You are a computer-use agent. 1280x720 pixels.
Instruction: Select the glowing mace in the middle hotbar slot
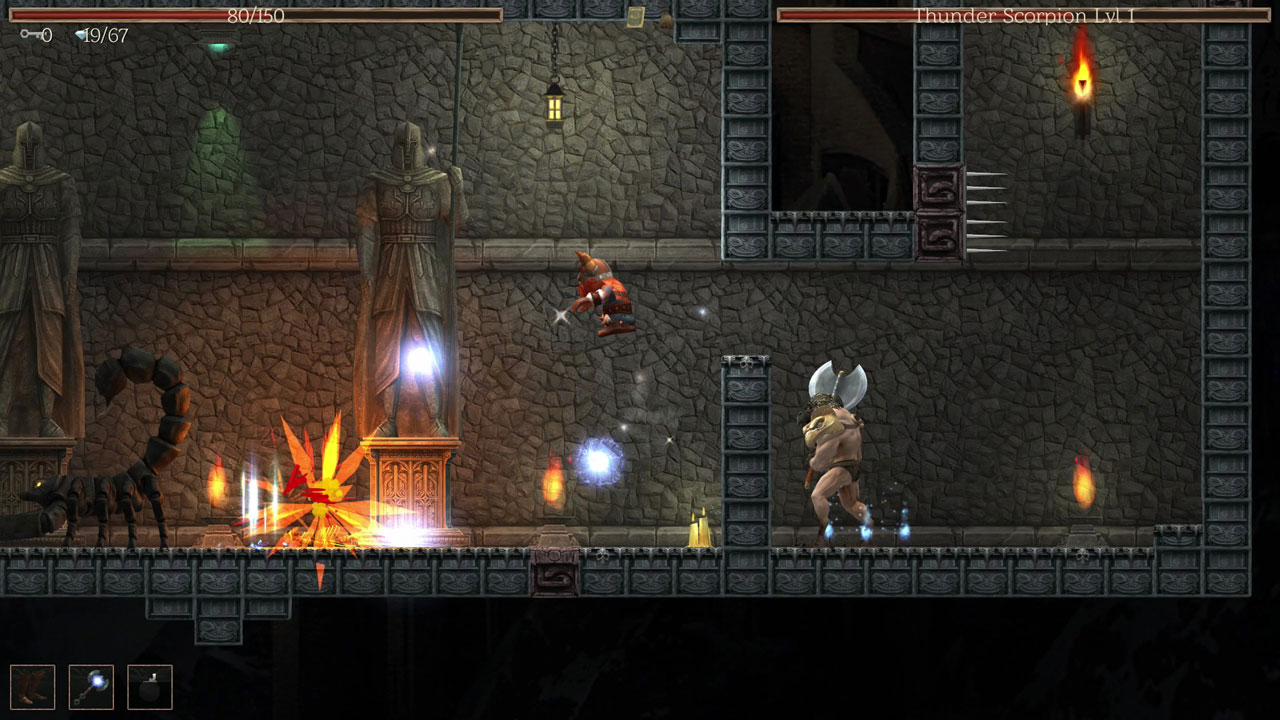tap(90, 686)
